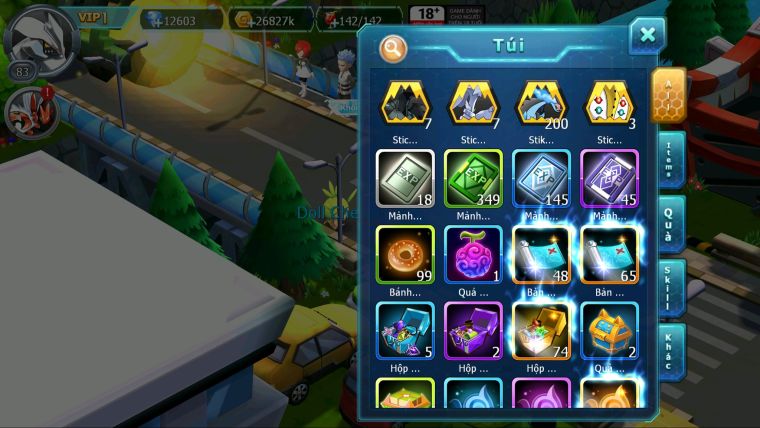Select the donut Bánh item slot
The image size is (760, 428).
click(x=405, y=254)
